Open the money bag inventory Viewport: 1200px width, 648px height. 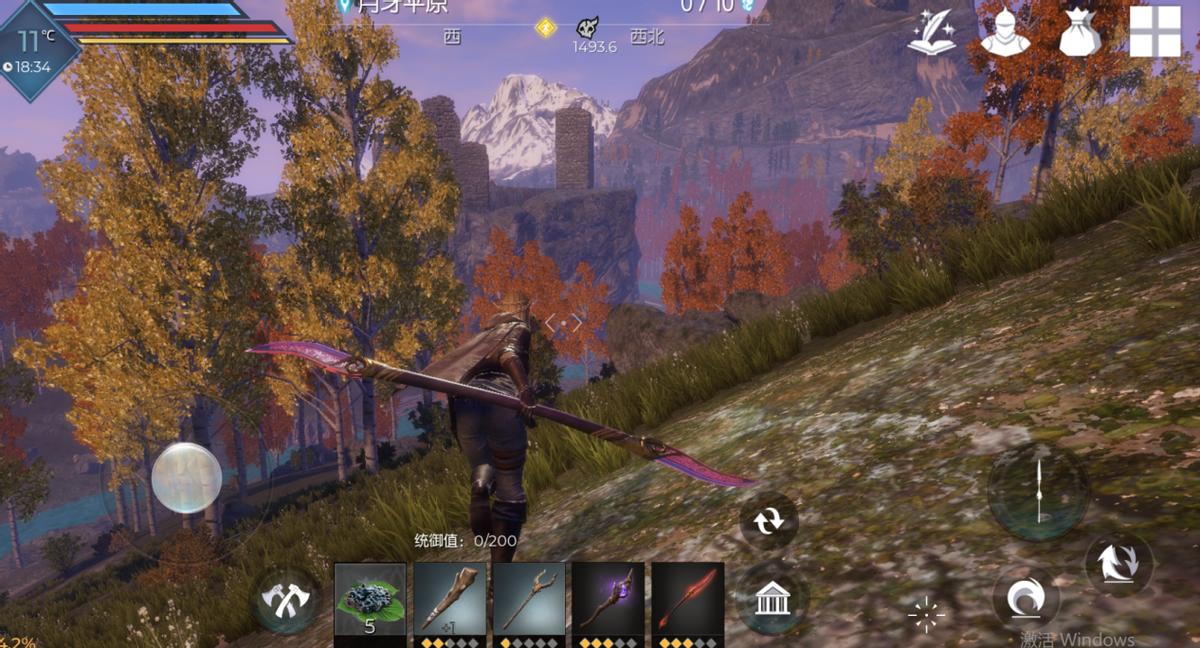[1080, 32]
